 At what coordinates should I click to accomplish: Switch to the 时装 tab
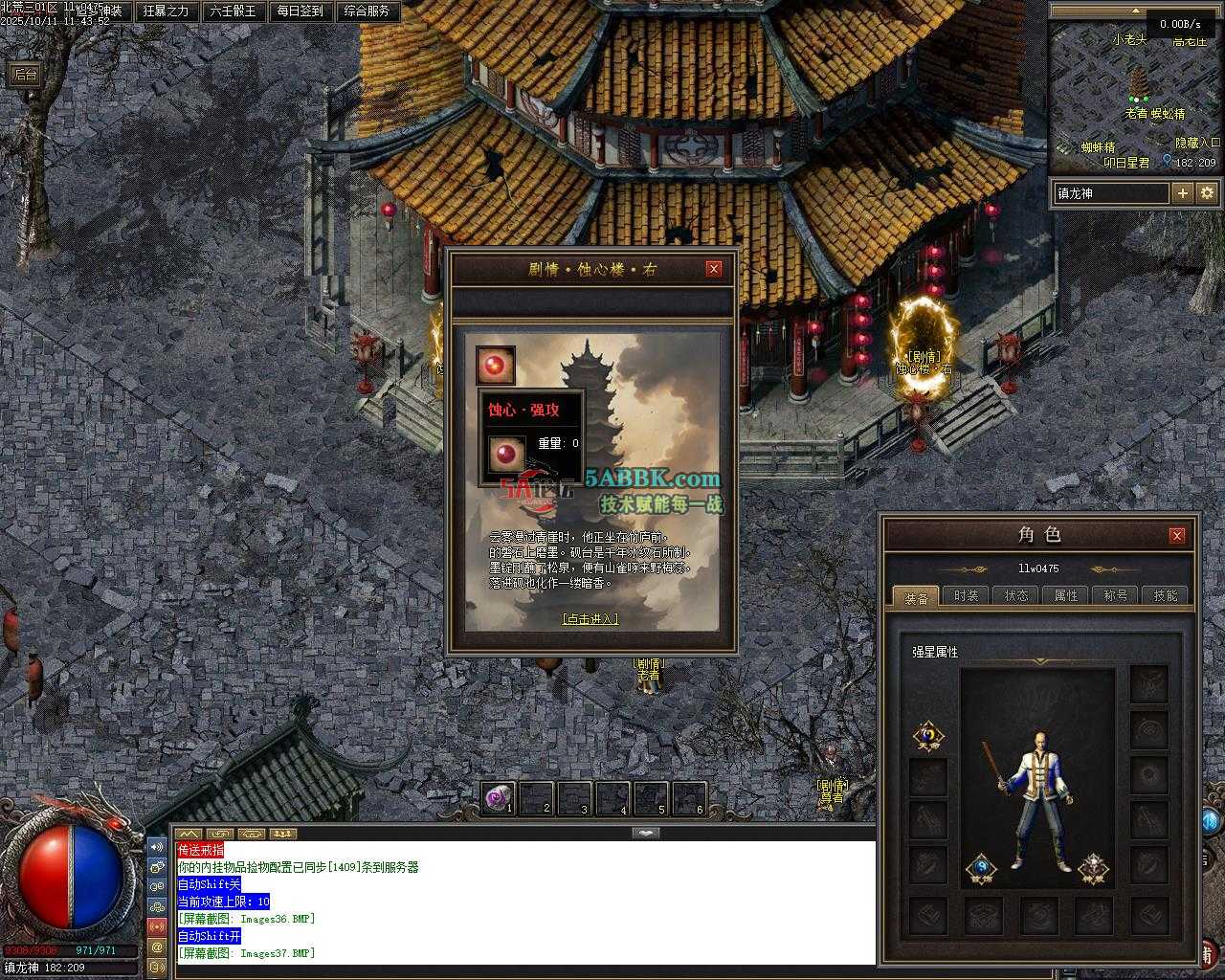coord(967,595)
